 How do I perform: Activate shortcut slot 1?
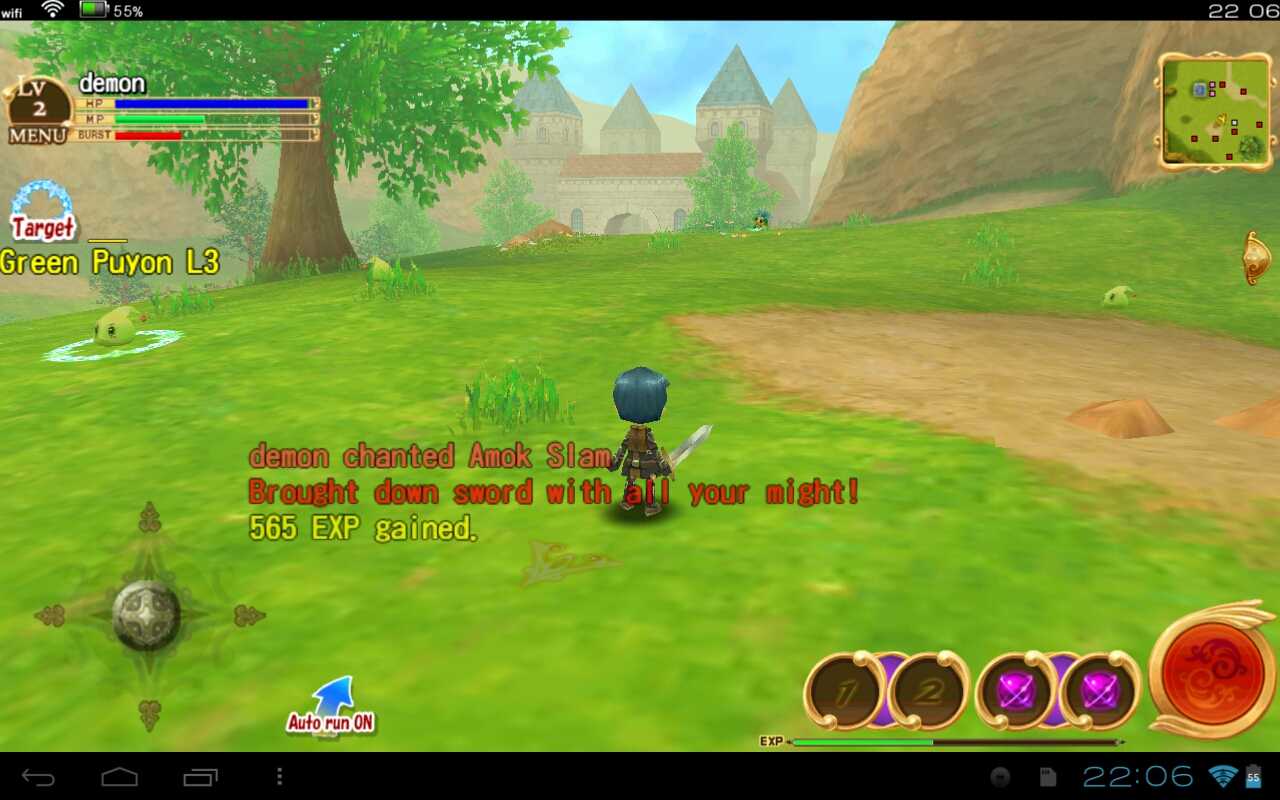[843, 692]
